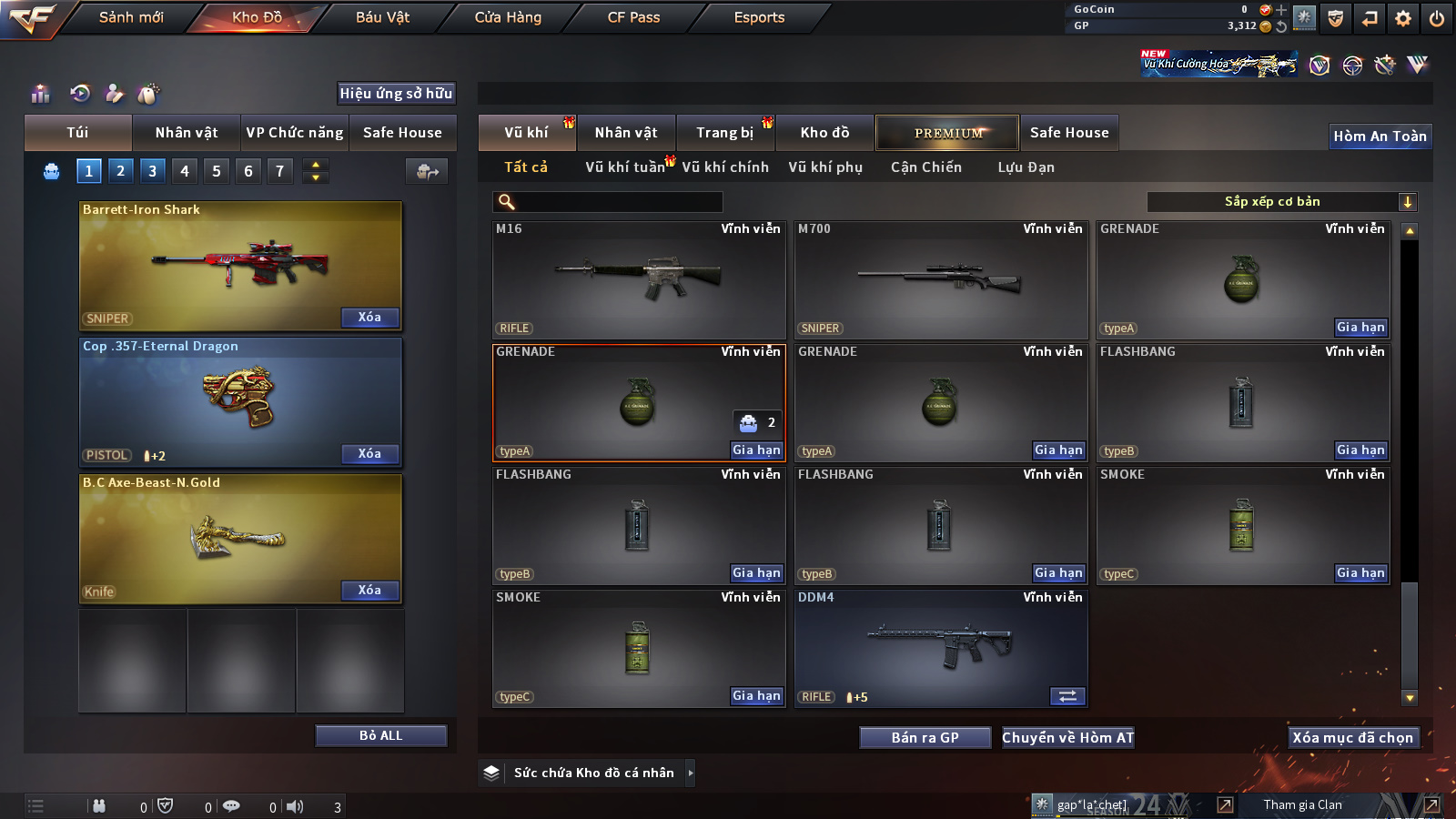Click Chuyển về Hòm AT button
The width and height of the screenshot is (1456, 819).
(1067, 738)
